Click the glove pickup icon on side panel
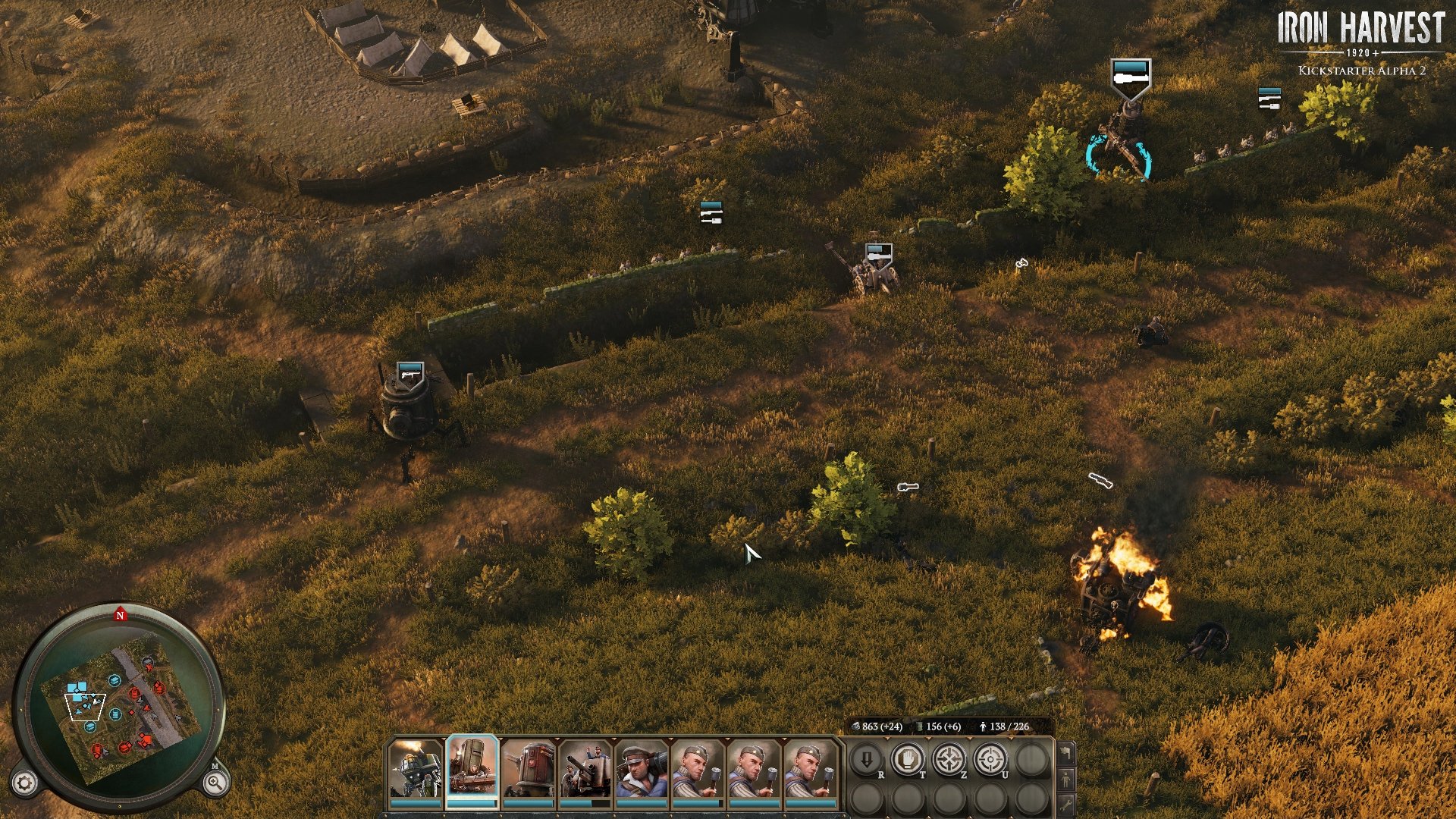The width and height of the screenshot is (1456, 819). tap(1067, 753)
